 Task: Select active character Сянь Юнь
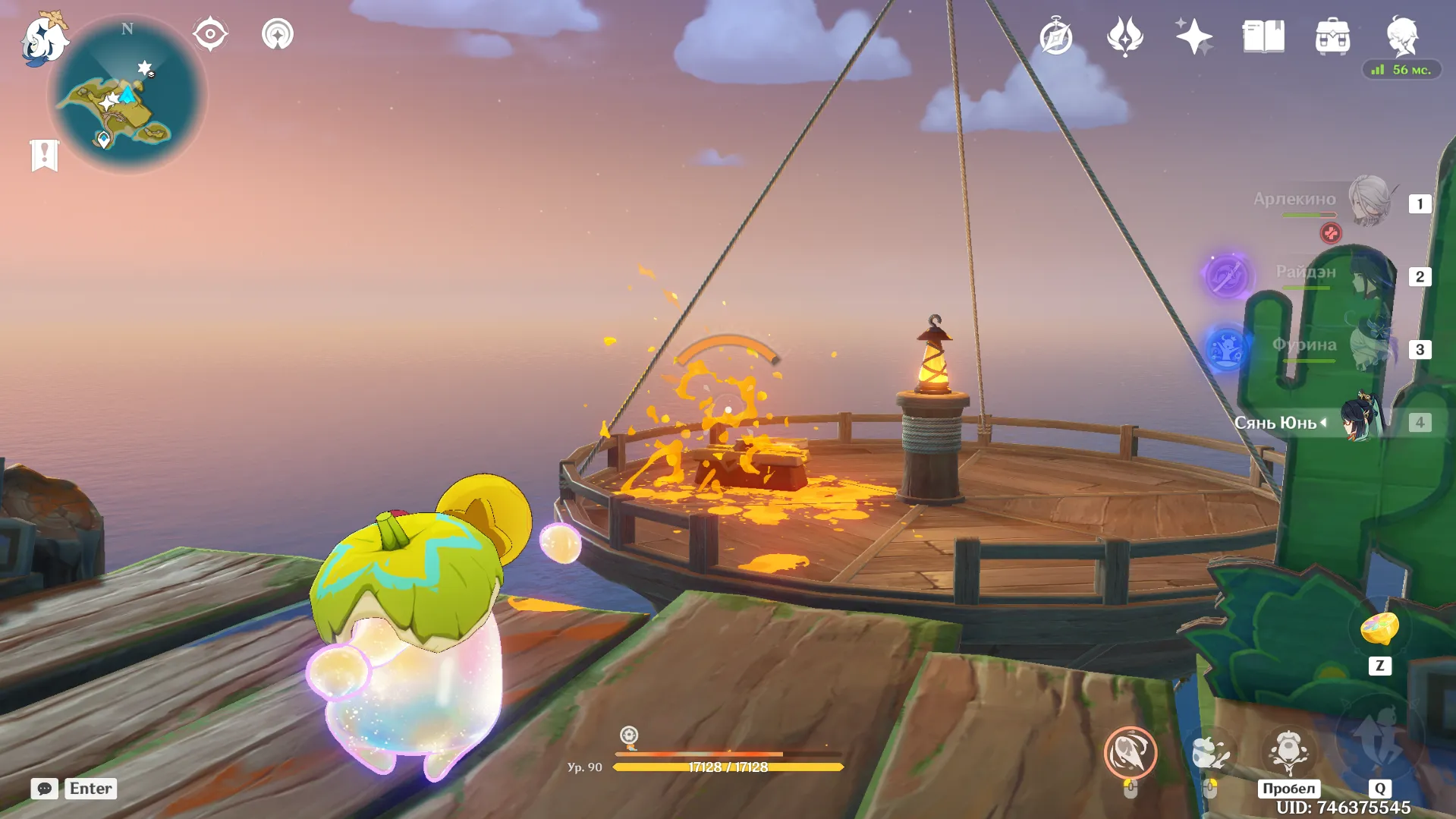pyautogui.click(x=1360, y=421)
